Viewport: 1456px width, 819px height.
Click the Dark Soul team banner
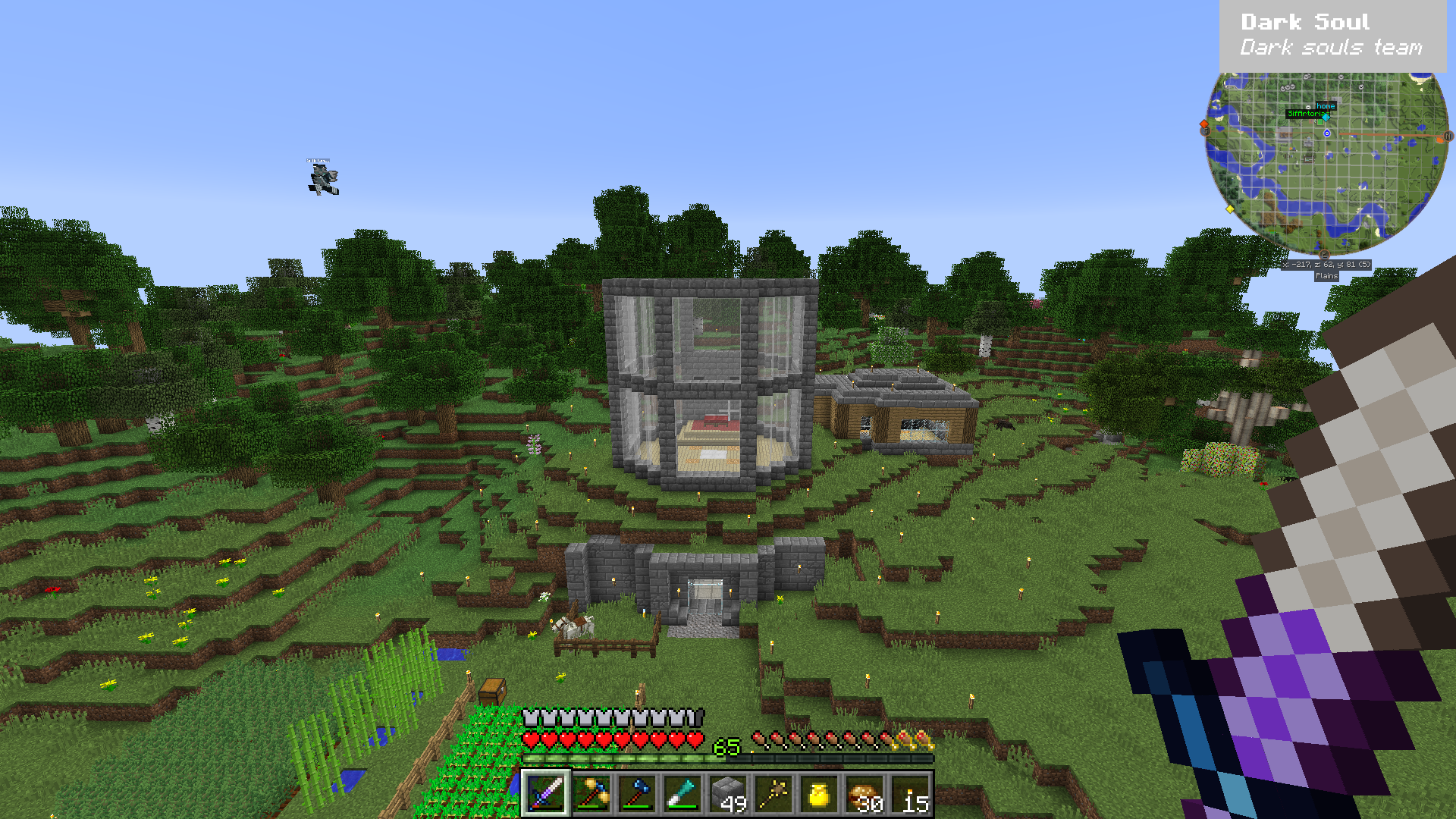coord(1332,36)
